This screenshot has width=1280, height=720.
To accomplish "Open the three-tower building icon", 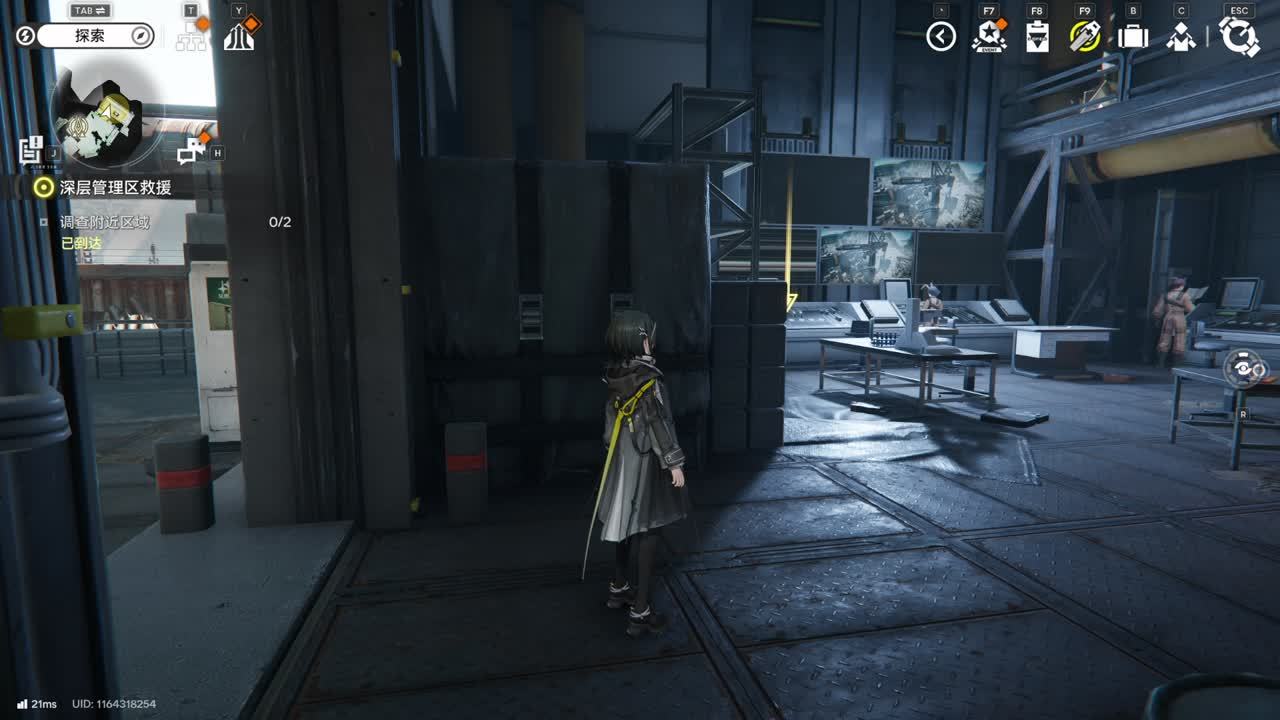I will click(x=238, y=37).
